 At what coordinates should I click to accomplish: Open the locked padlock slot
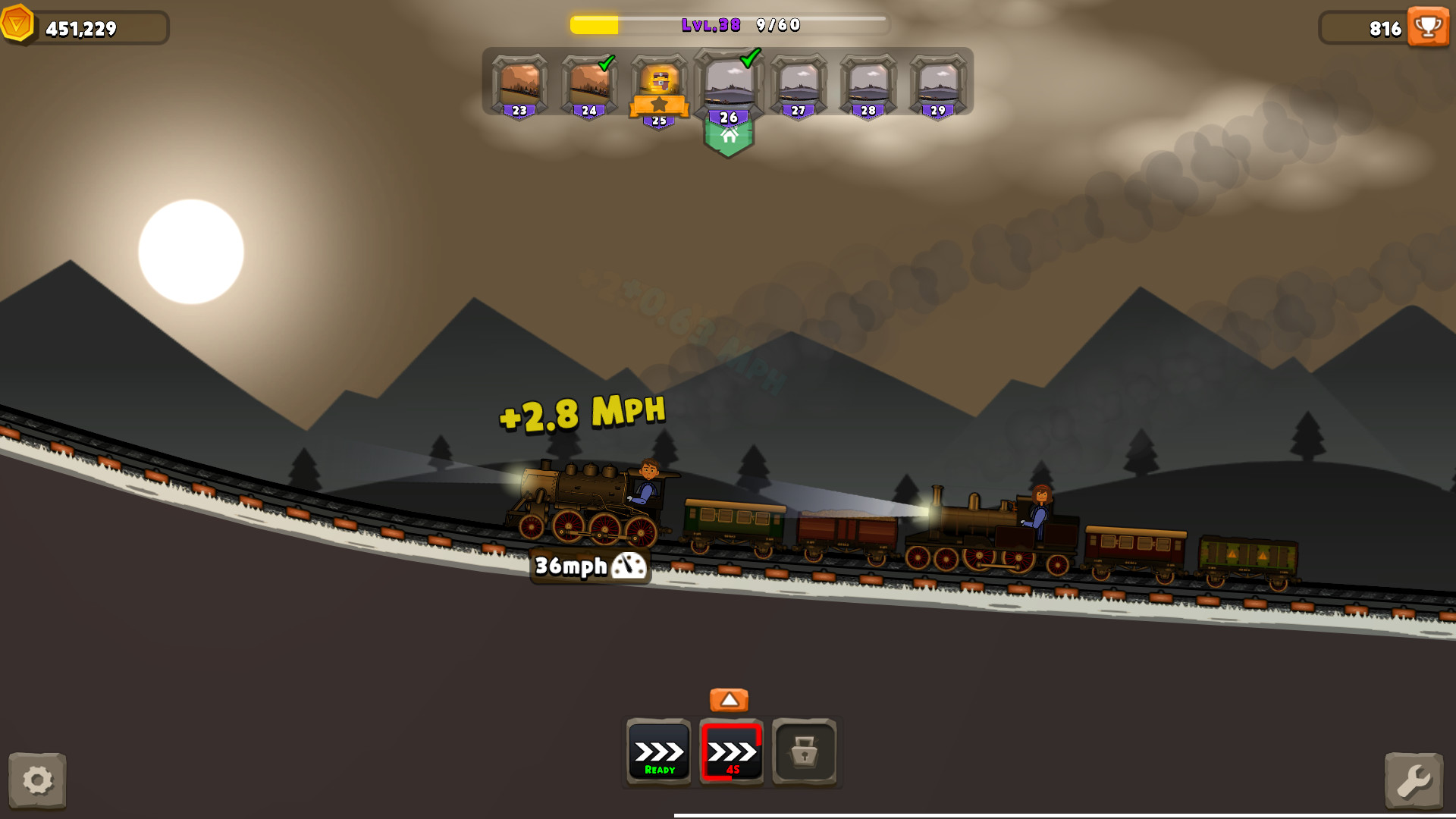pyautogui.click(x=805, y=752)
